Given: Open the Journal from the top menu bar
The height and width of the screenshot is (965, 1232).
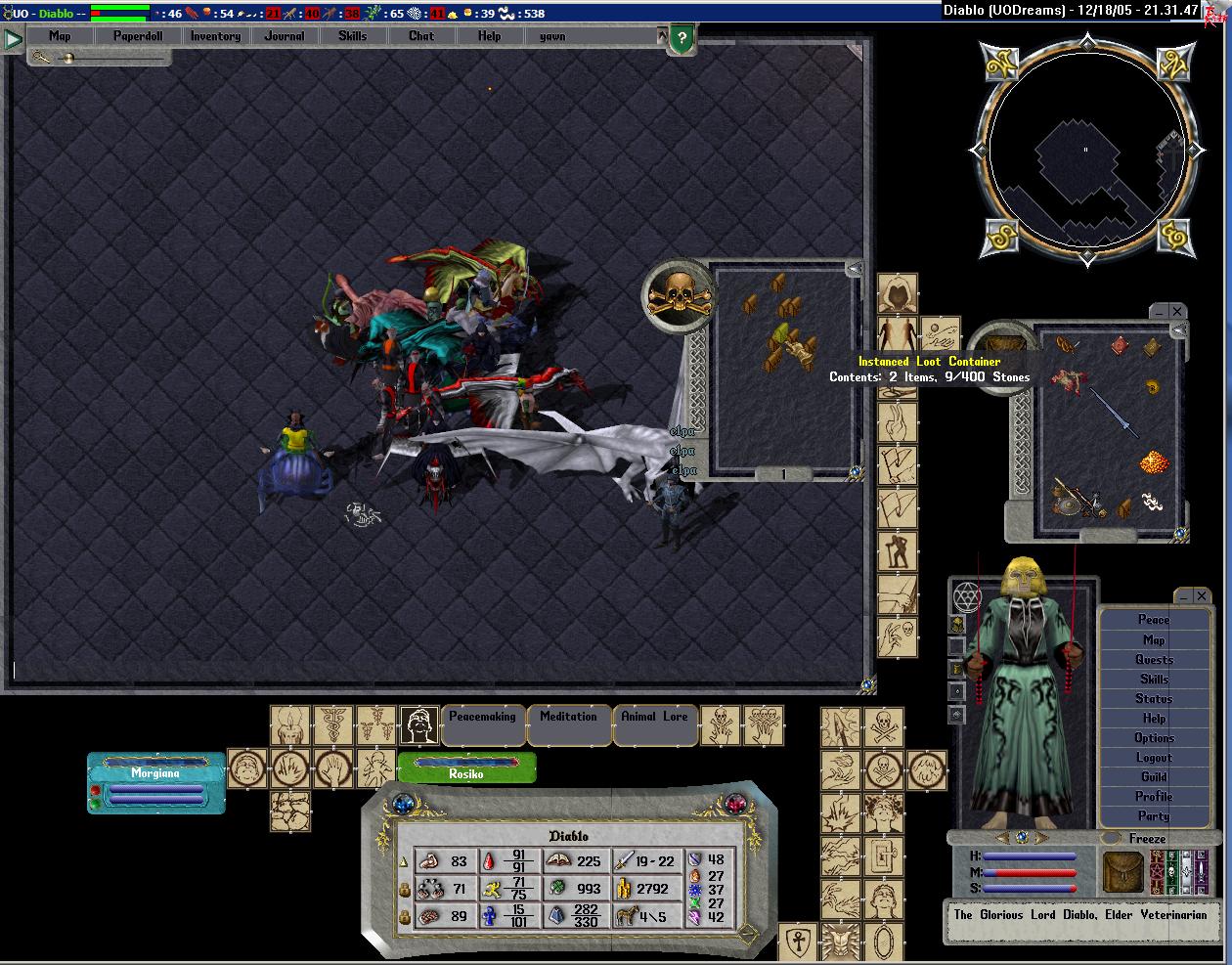Looking at the screenshot, I should [284, 36].
